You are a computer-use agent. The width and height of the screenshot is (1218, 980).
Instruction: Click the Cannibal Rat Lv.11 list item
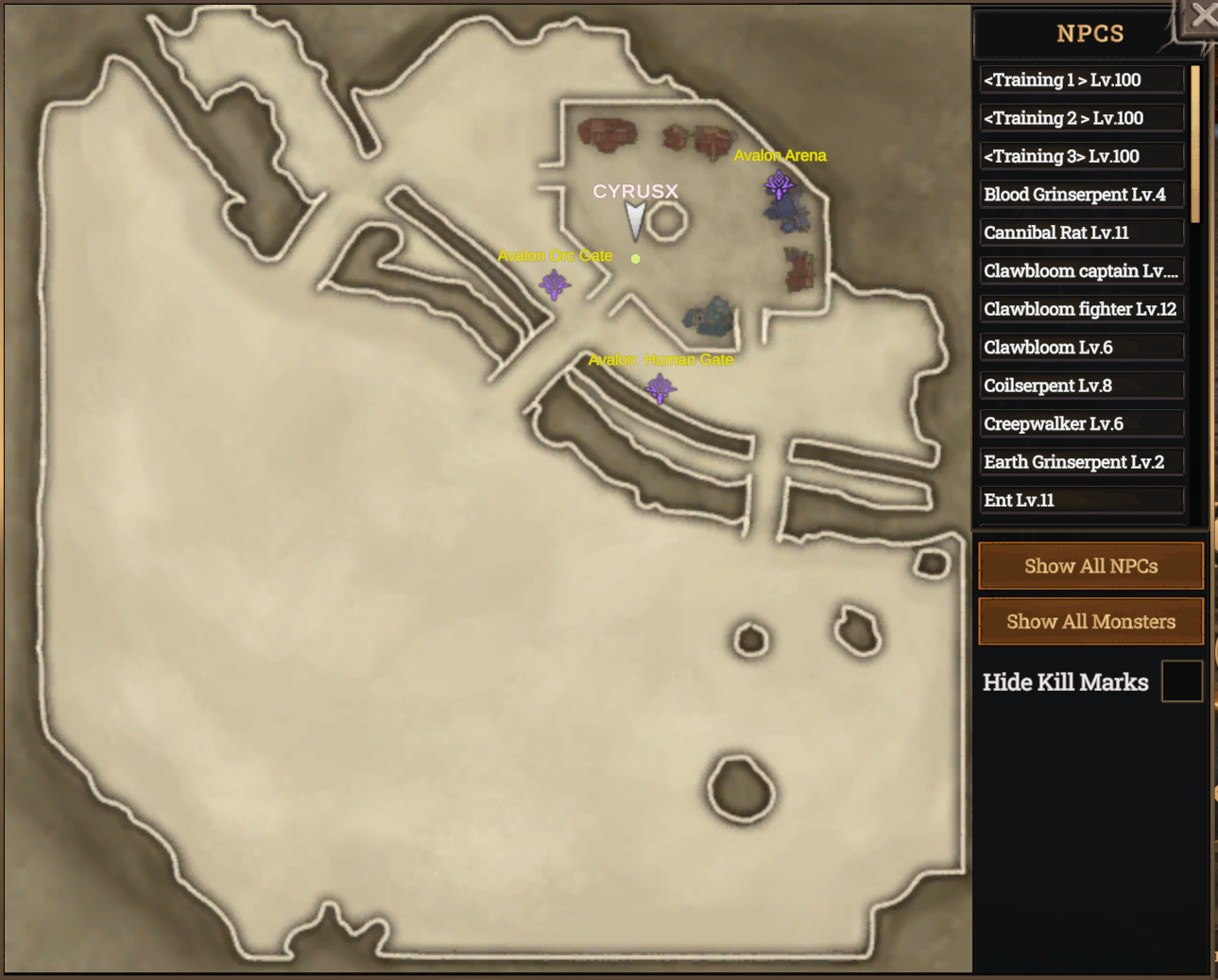[1081, 232]
